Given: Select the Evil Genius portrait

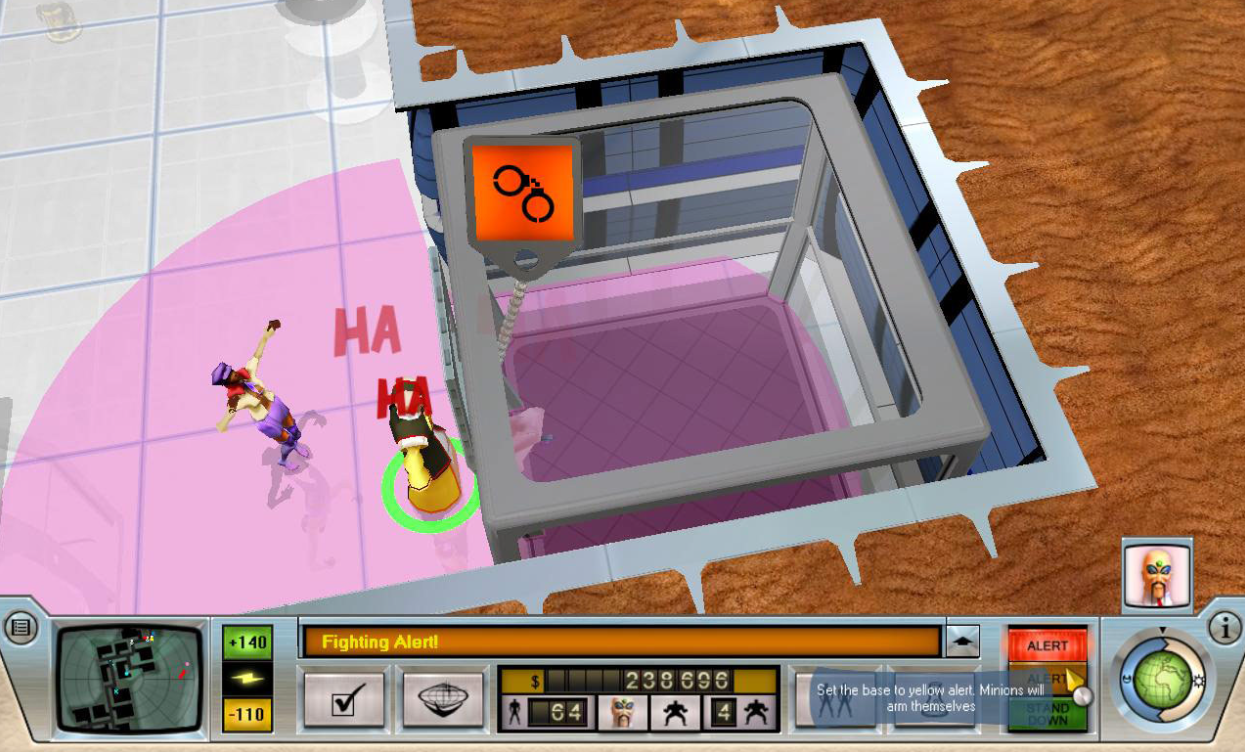Looking at the screenshot, I should tap(1157, 575).
